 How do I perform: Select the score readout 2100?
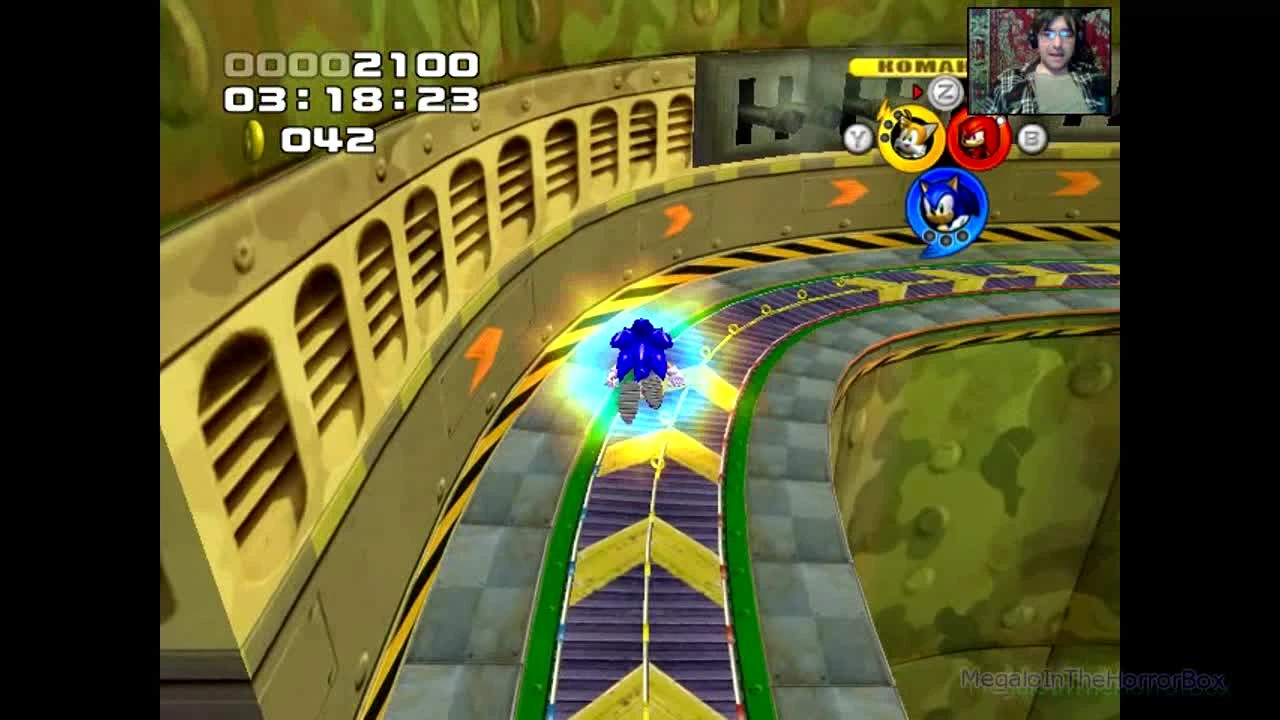(x=410, y=68)
